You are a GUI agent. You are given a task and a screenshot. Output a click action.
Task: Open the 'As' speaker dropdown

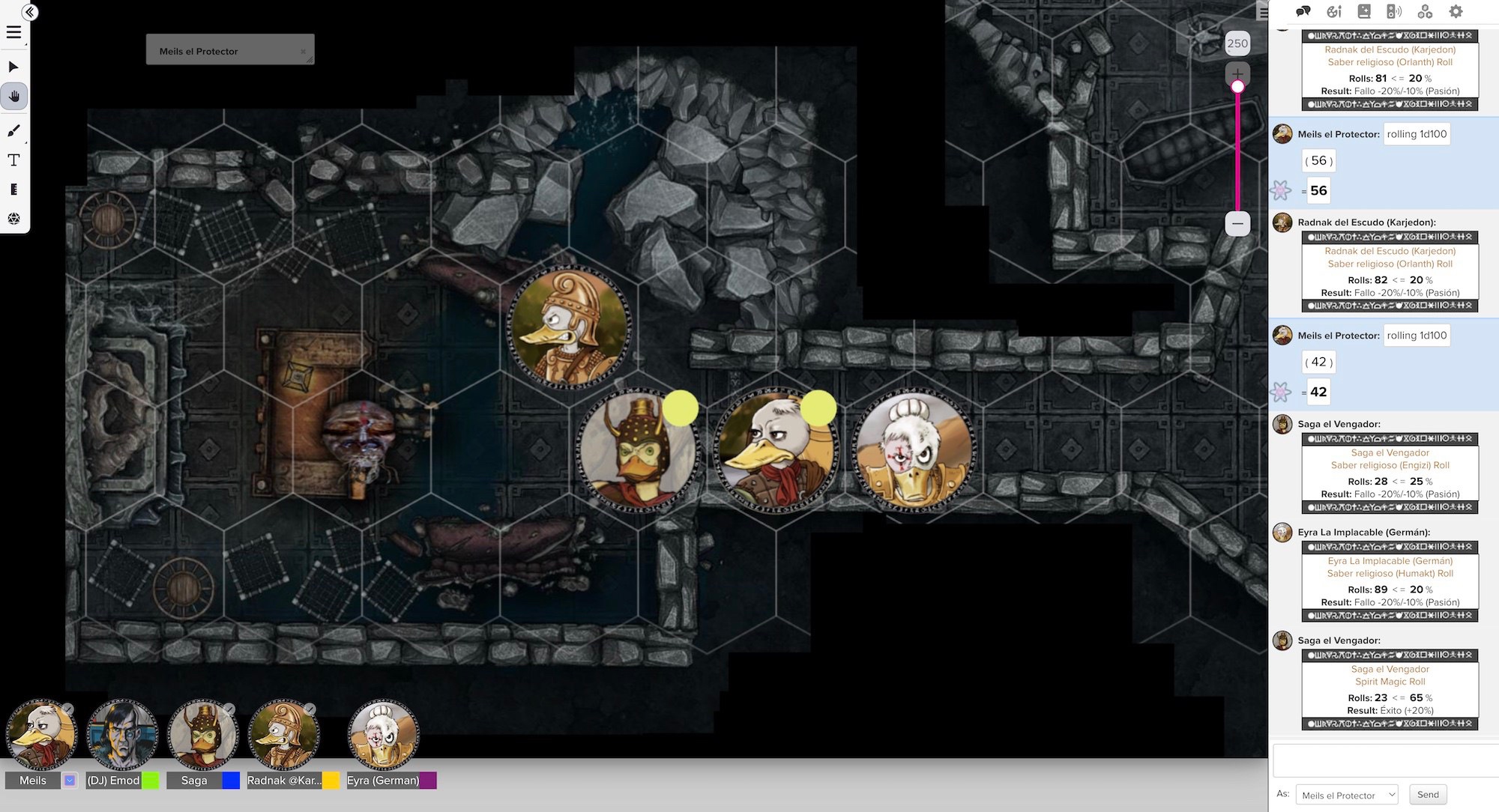pyautogui.click(x=1346, y=795)
